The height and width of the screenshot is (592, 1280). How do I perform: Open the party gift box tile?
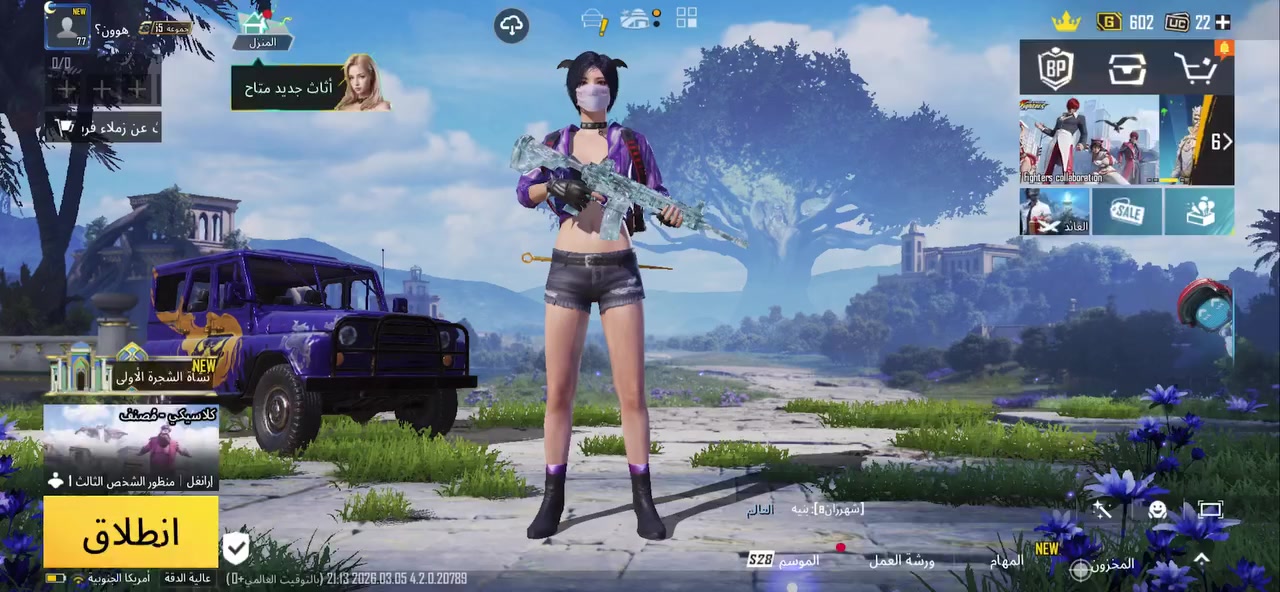(x=1198, y=211)
